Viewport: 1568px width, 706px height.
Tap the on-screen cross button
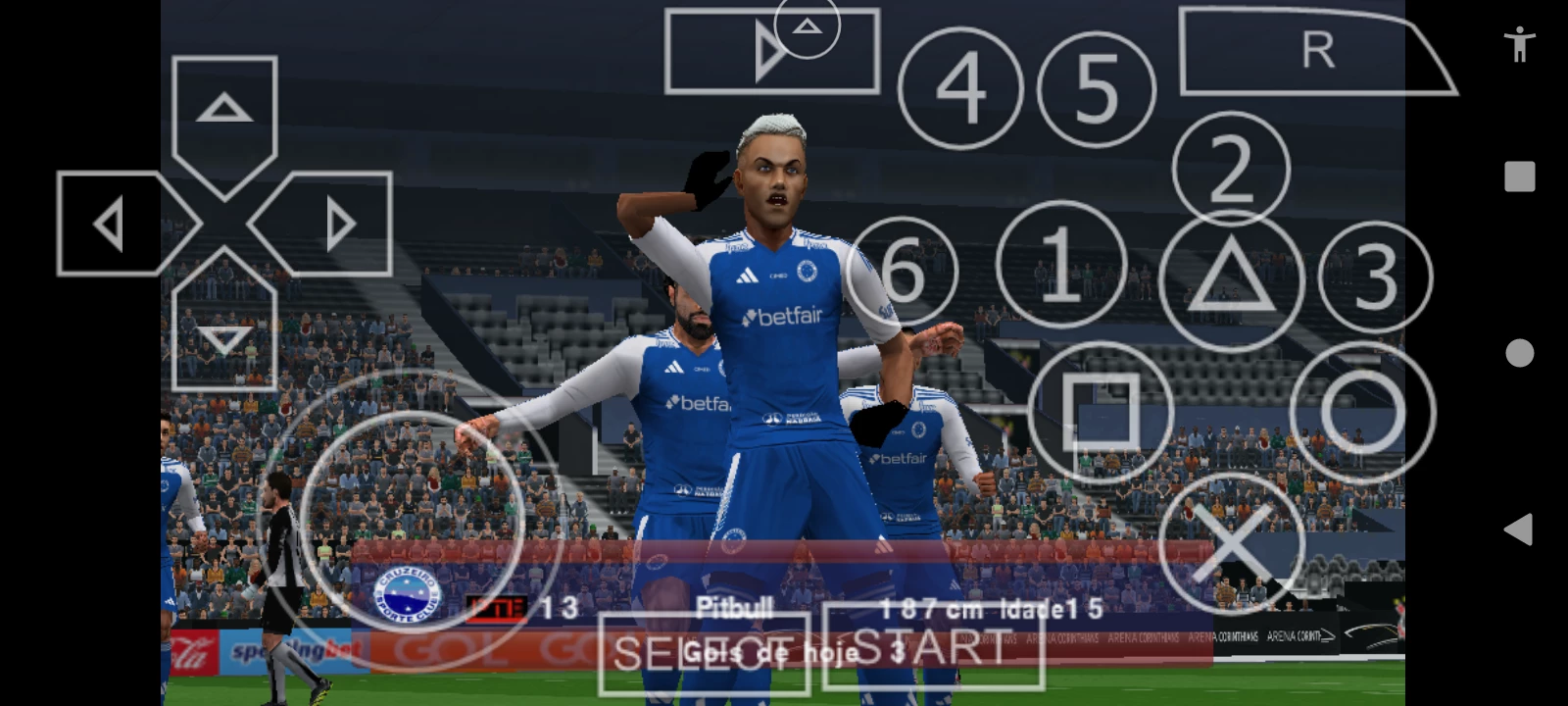click(1231, 544)
